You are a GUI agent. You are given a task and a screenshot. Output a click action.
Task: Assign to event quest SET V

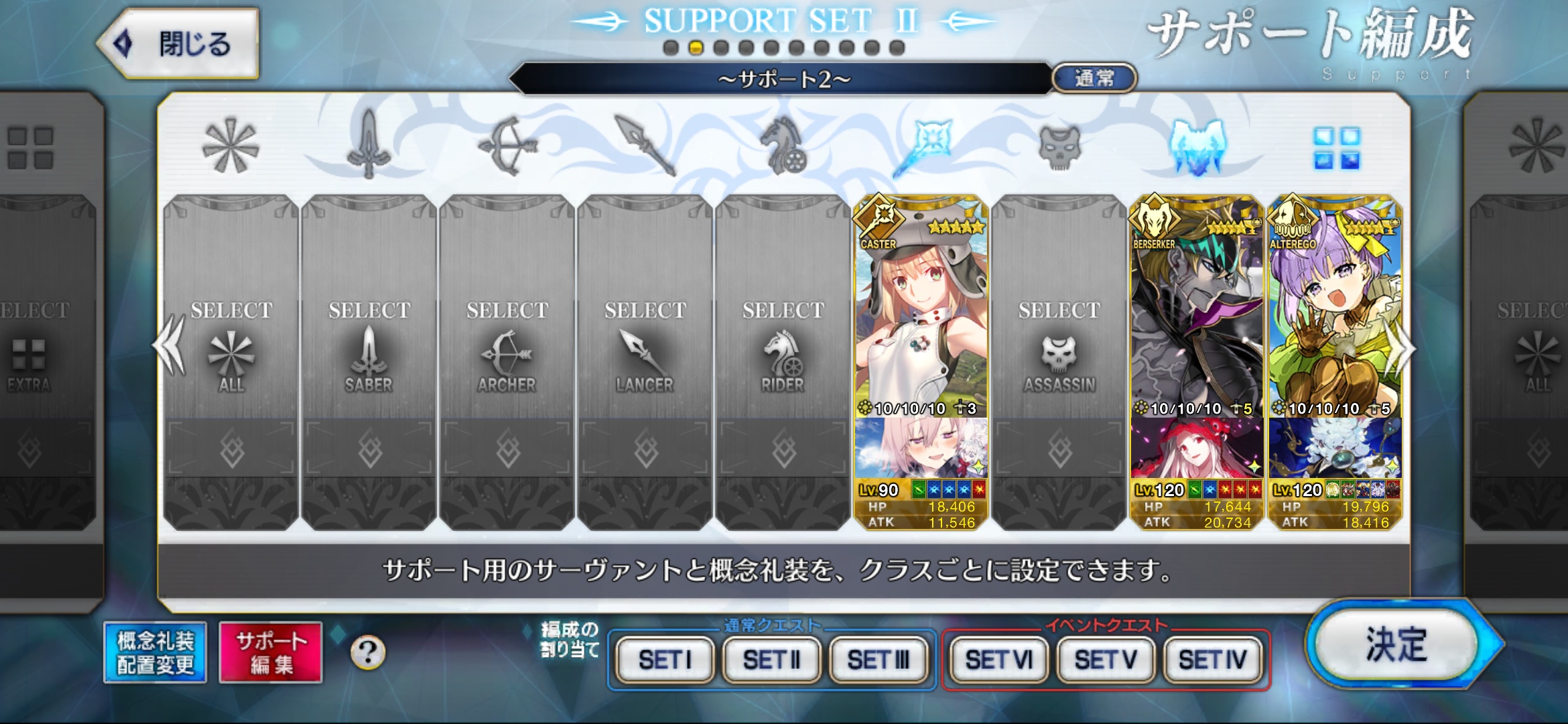pyautogui.click(x=1106, y=660)
